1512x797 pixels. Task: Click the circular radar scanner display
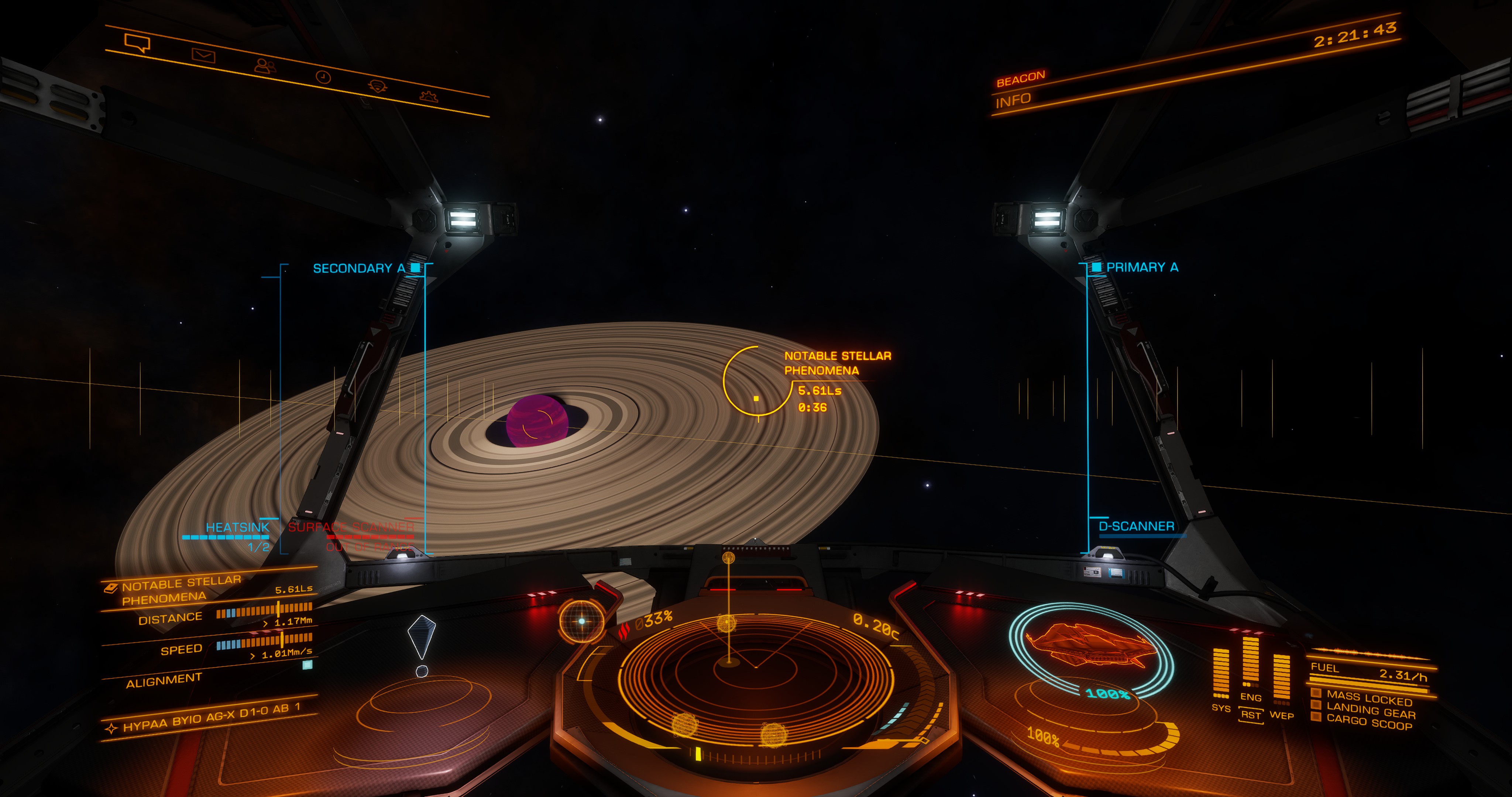755,669
